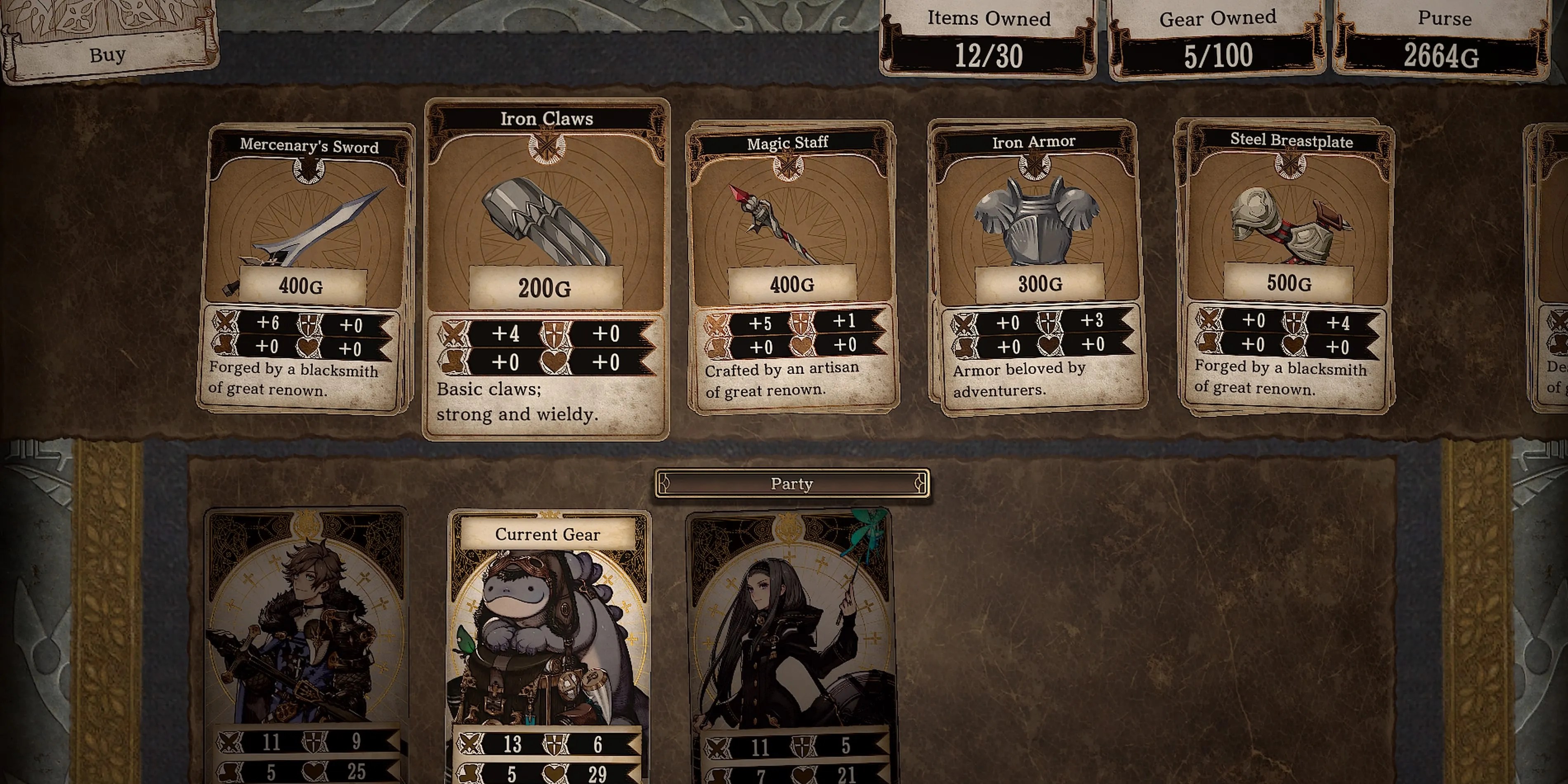Screen dimensions: 1568x784
Task: Pick the Magic Staff card
Action: tap(791, 268)
